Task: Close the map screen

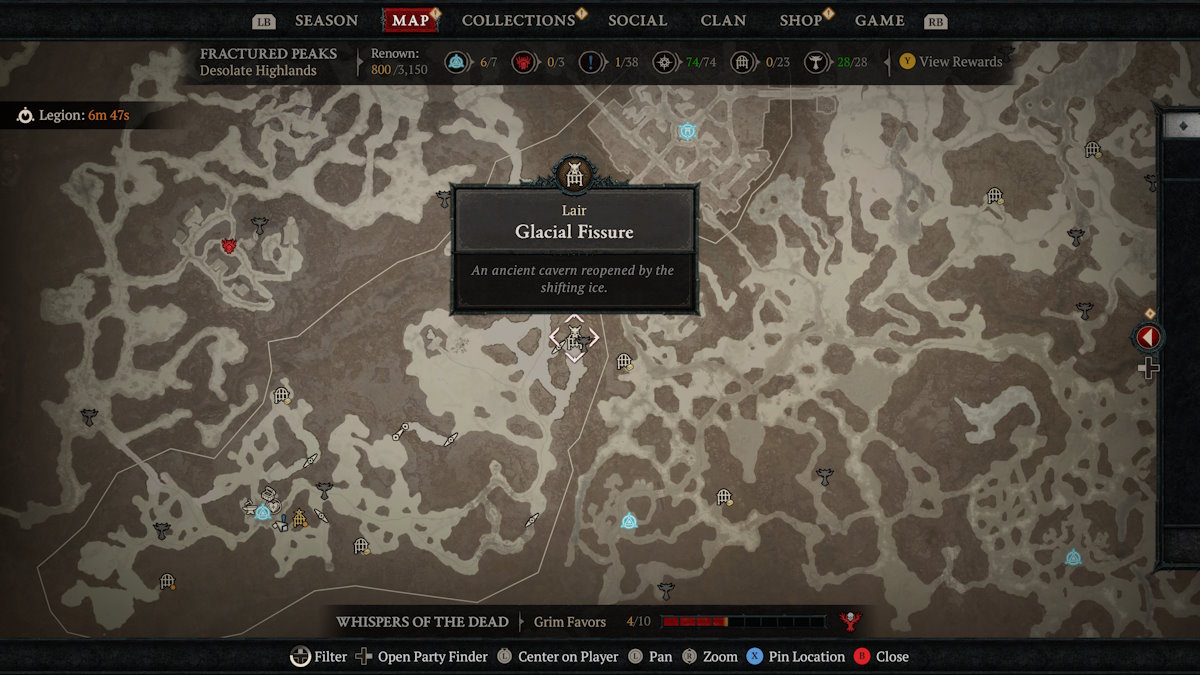Action: (x=881, y=657)
